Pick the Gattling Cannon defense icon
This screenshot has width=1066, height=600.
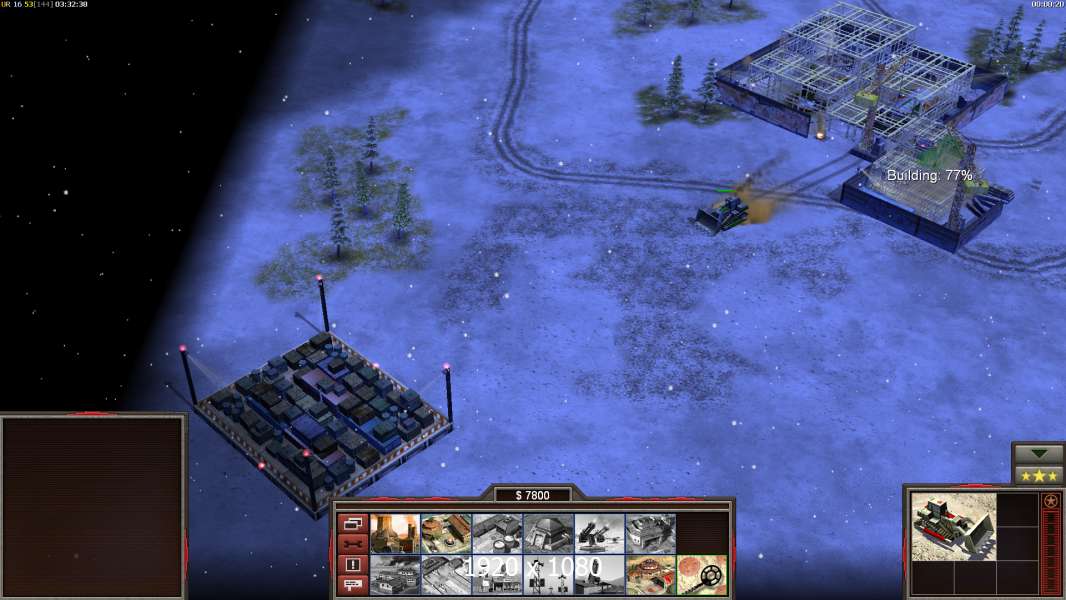coord(599,534)
